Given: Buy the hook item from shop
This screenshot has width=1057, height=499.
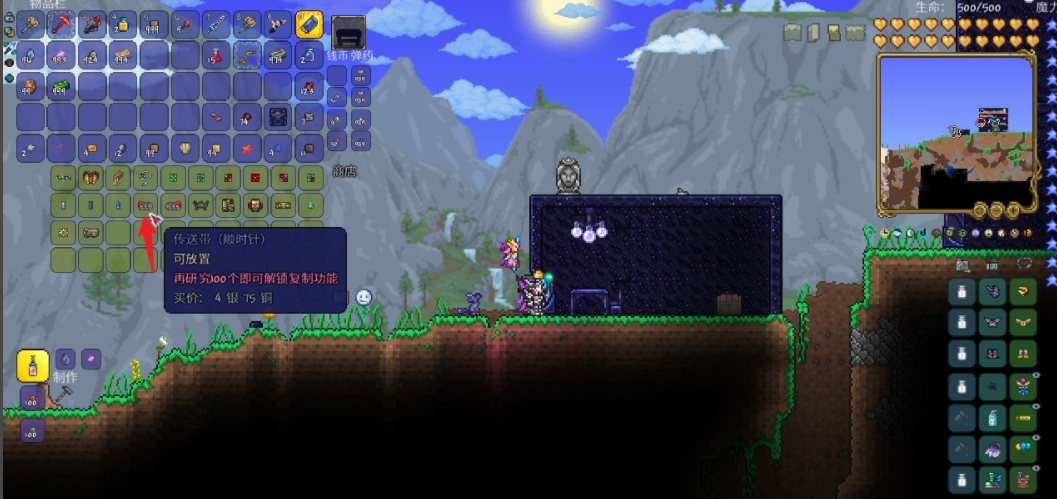Looking at the screenshot, I should click(145, 178).
